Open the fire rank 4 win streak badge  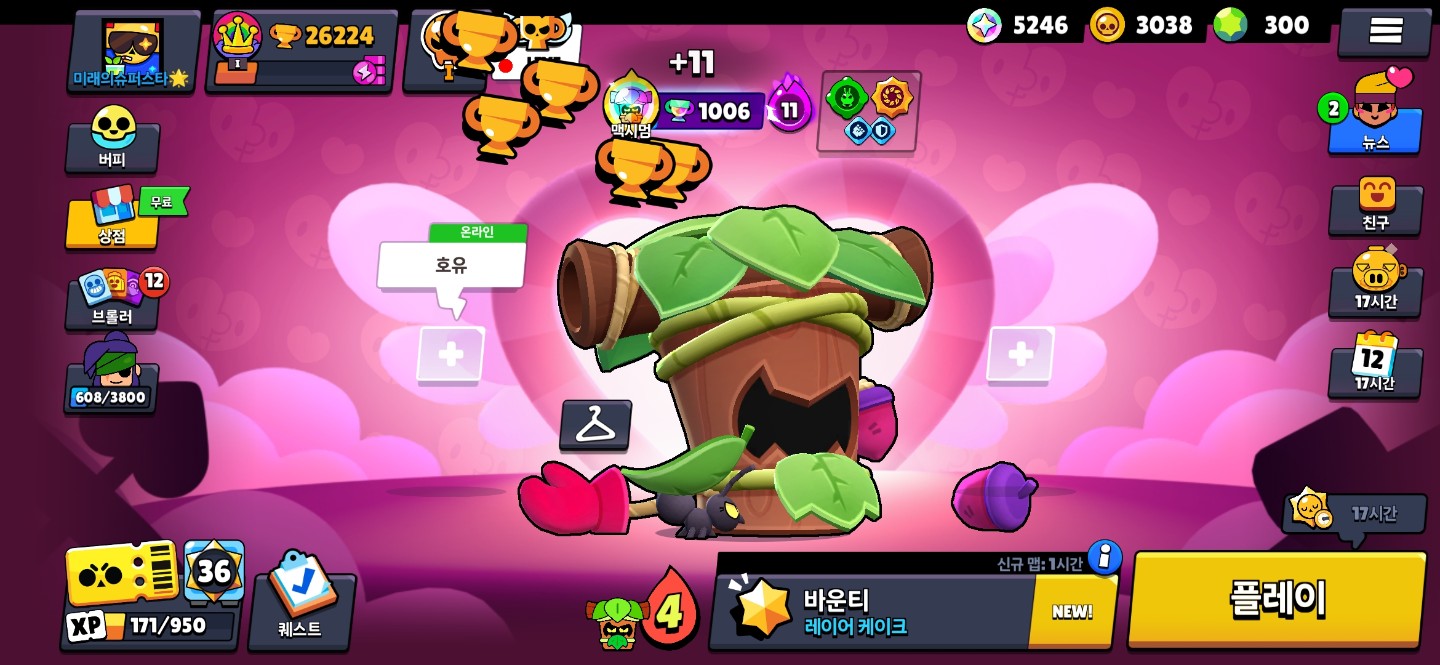click(x=667, y=607)
